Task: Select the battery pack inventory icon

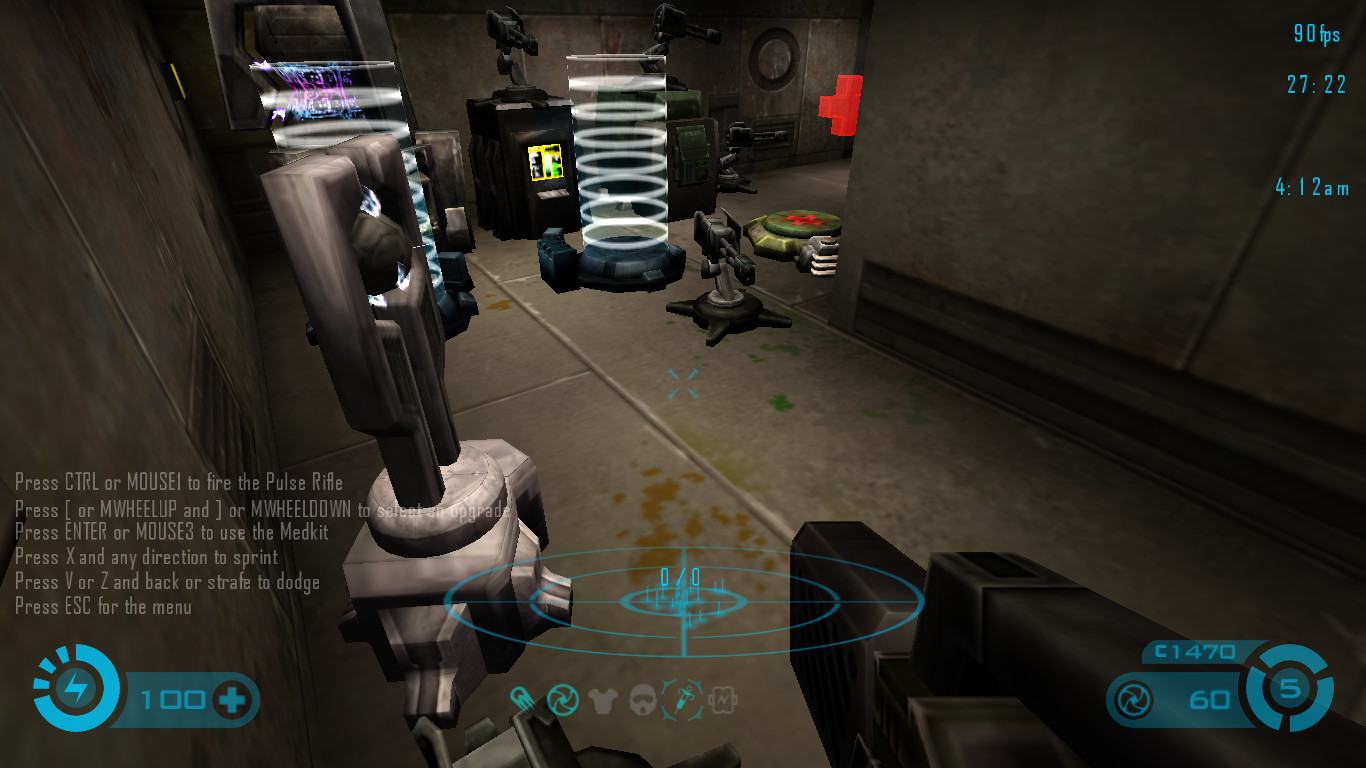Action: click(722, 700)
